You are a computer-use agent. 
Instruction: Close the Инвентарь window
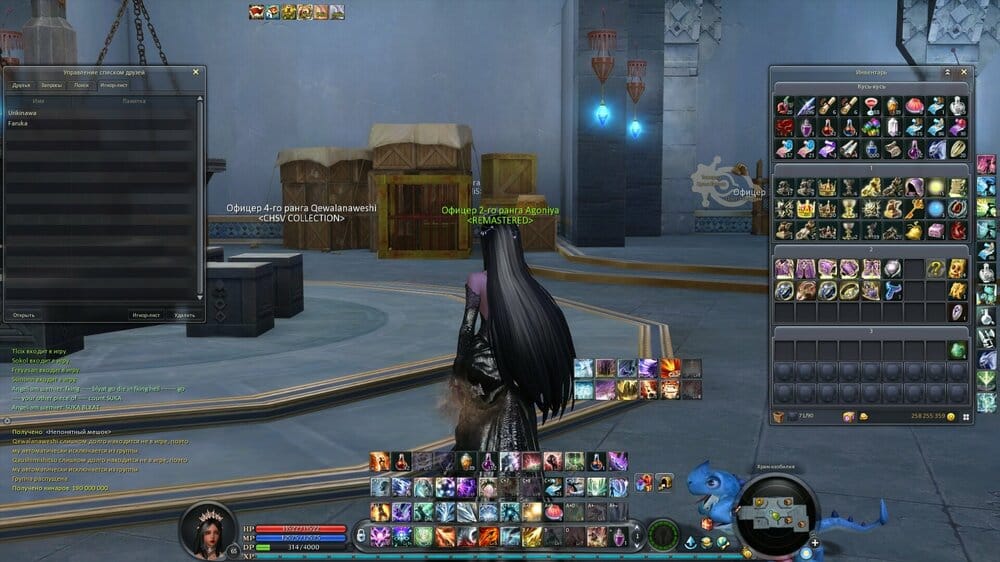coord(963,73)
